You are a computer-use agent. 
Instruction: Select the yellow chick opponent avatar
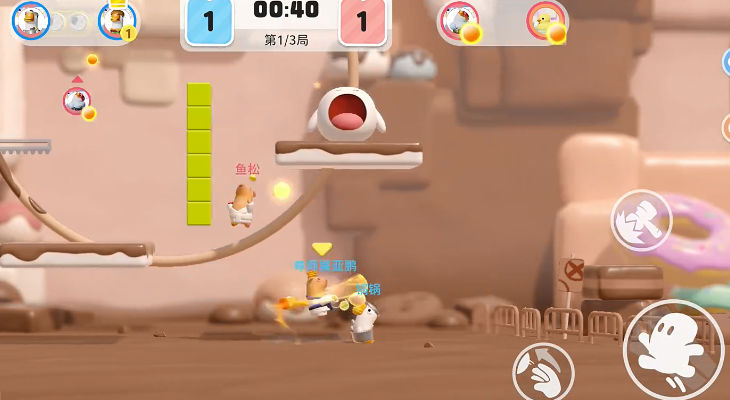pyautogui.click(x=546, y=20)
